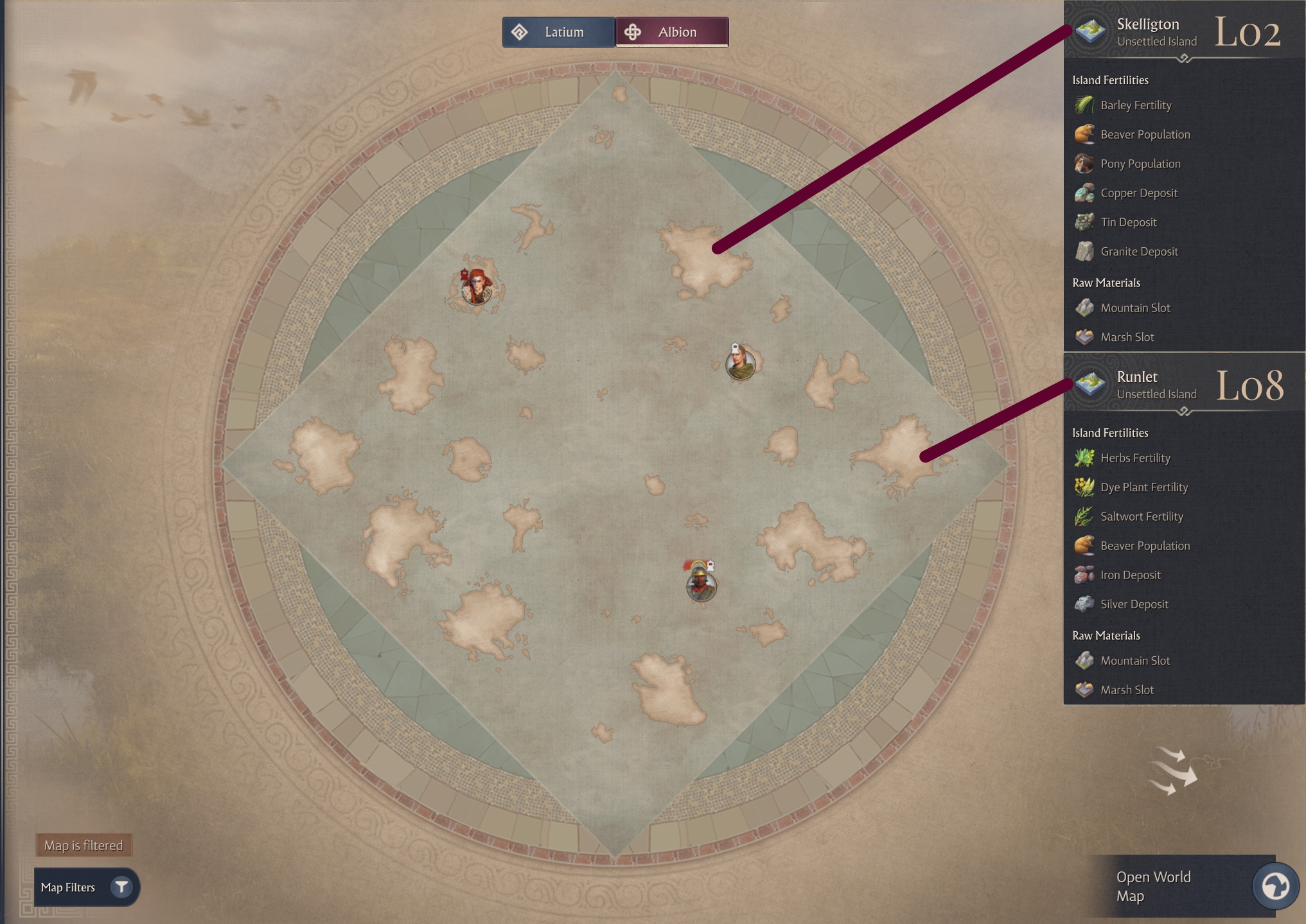
Task: Select the green-cloaked character portrait marker
Action: pos(740,364)
